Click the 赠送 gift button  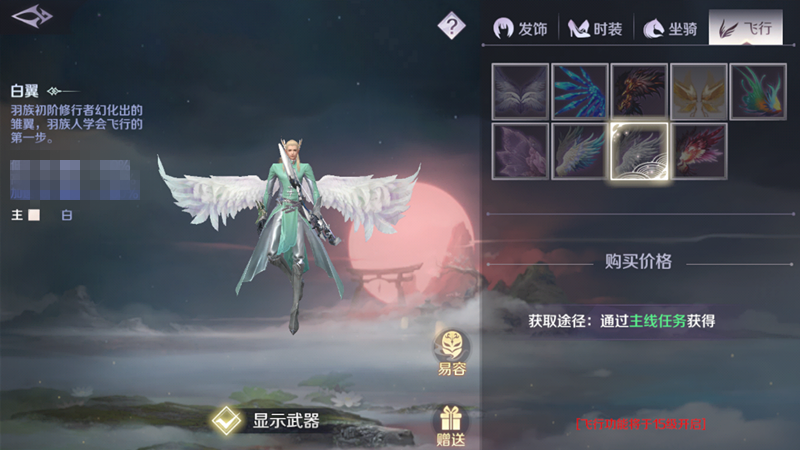[x=452, y=422]
